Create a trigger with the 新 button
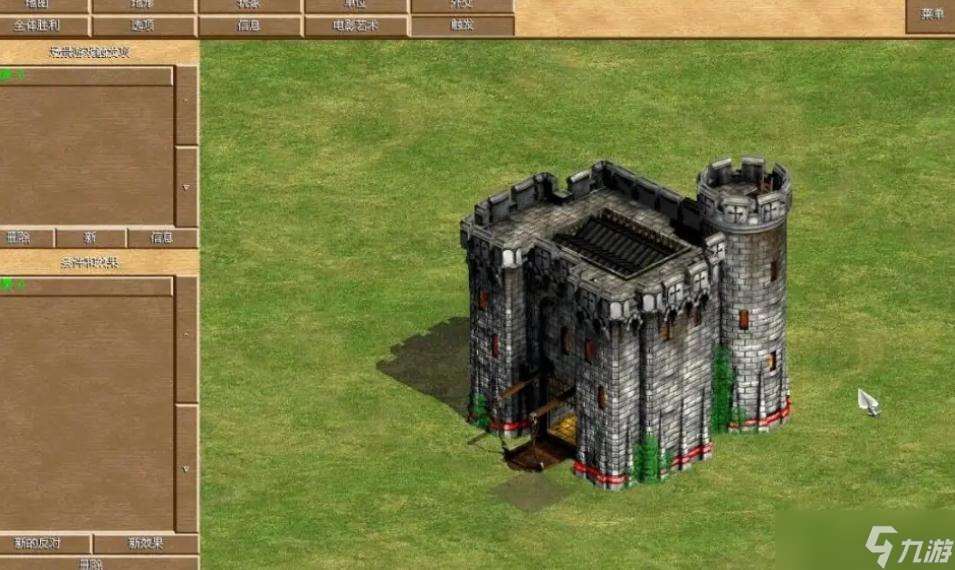The height and width of the screenshot is (570, 955). (x=90, y=238)
